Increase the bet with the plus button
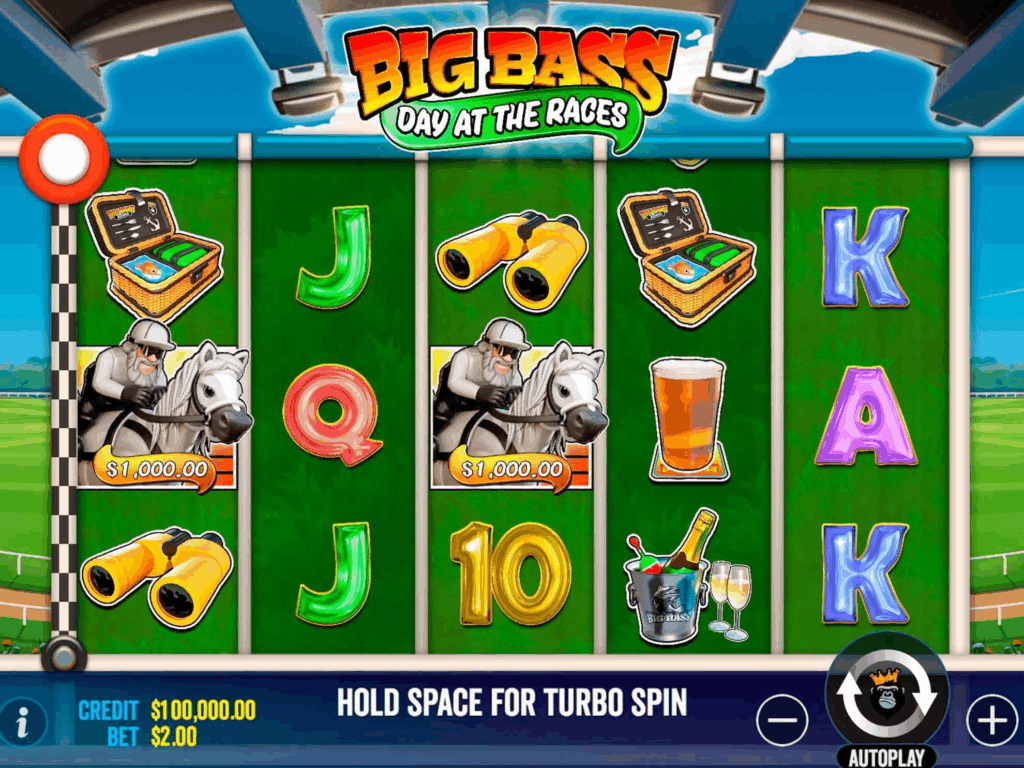The width and height of the screenshot is (1024, 768). pos(991,719)
